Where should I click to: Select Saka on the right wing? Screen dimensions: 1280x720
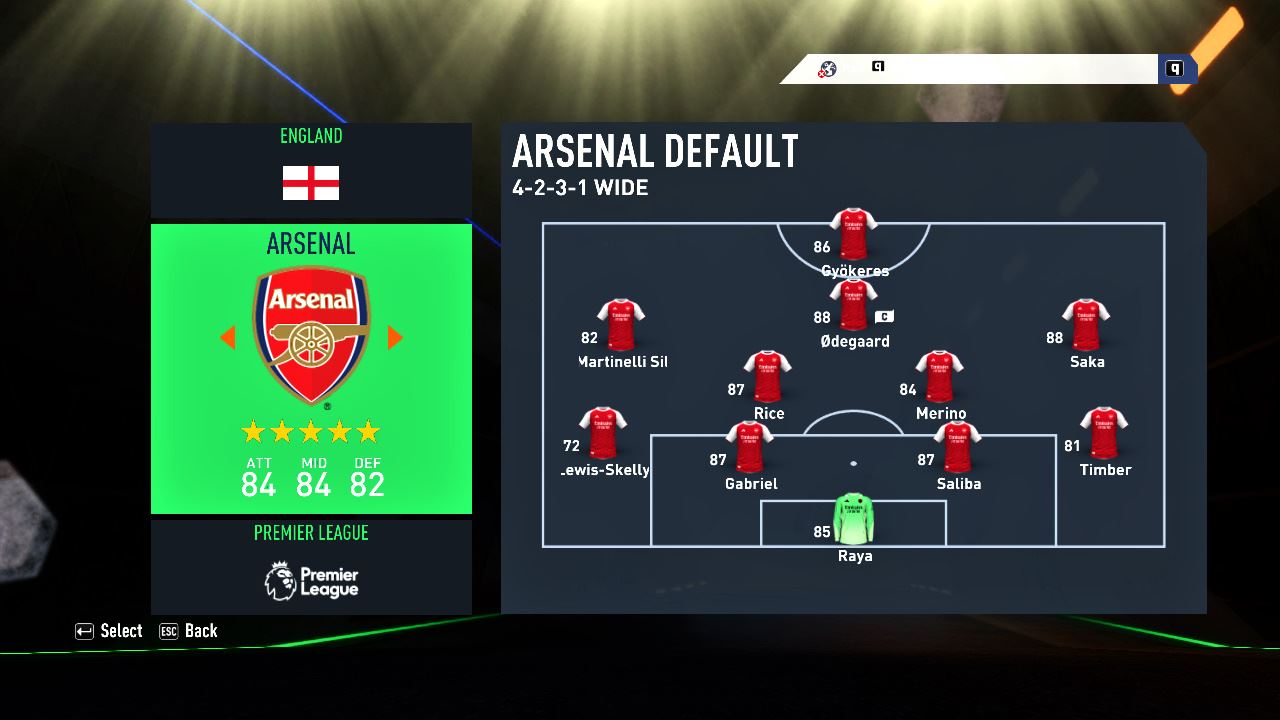point(1086,326)
